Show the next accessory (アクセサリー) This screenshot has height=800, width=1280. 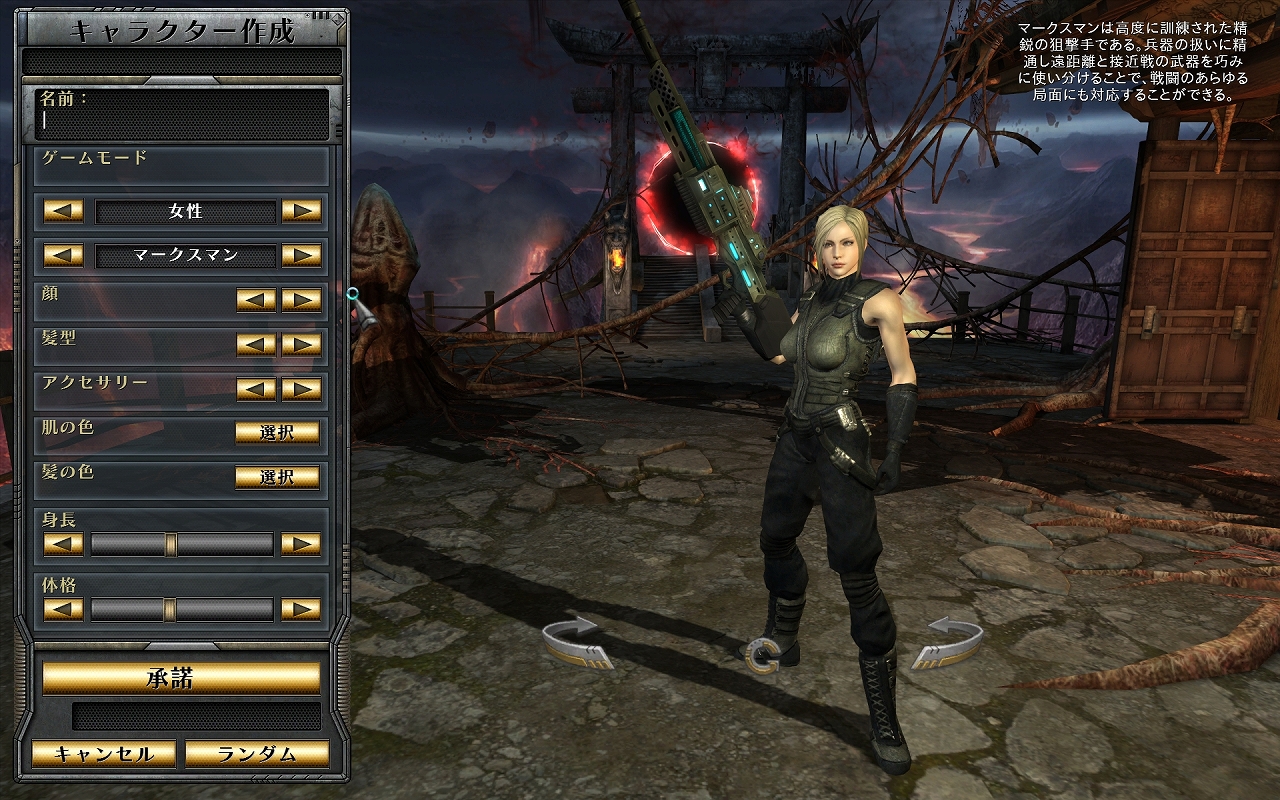tap(301, 389)
